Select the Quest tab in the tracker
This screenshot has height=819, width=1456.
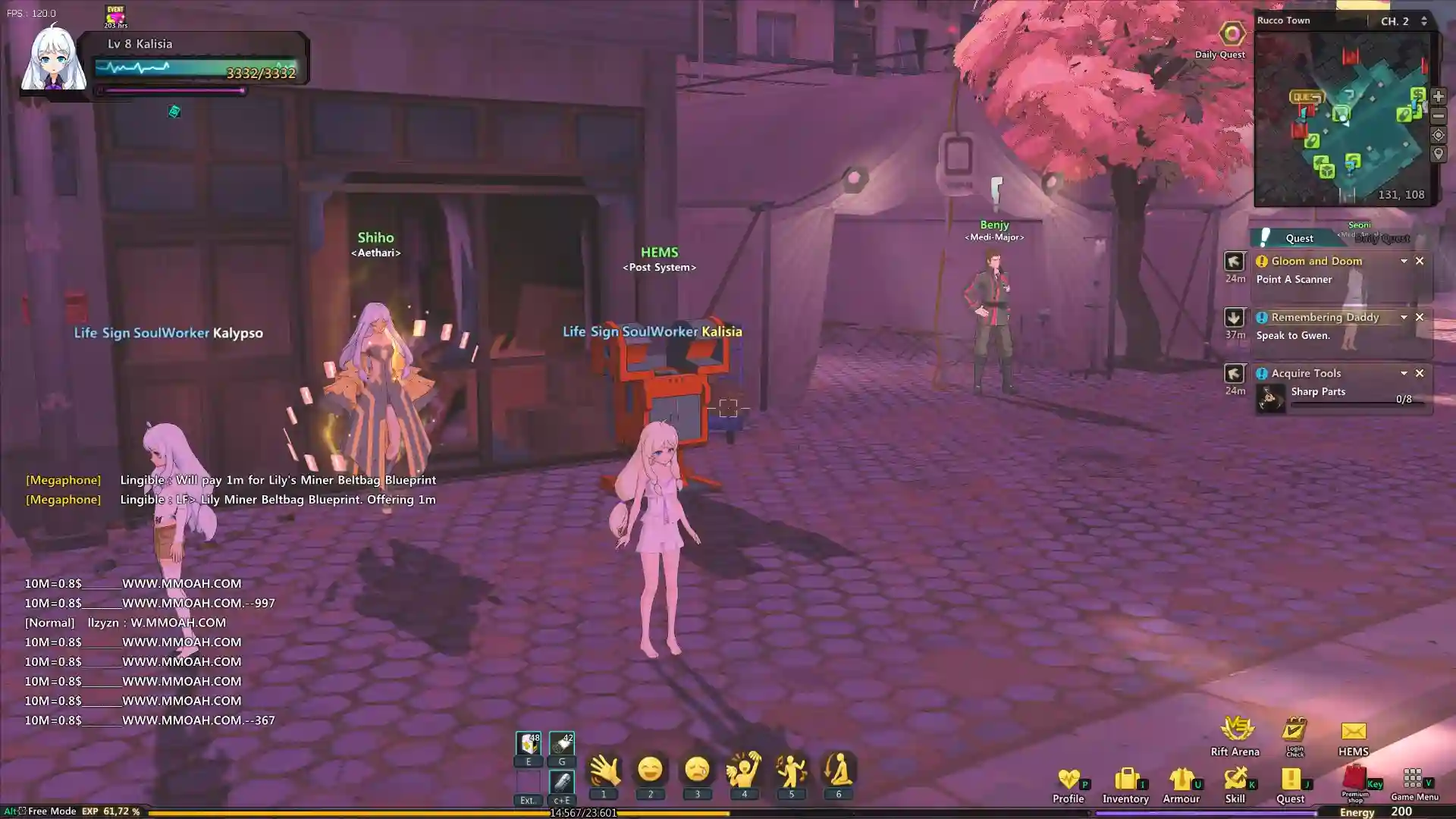click(x=1299, y=237)
